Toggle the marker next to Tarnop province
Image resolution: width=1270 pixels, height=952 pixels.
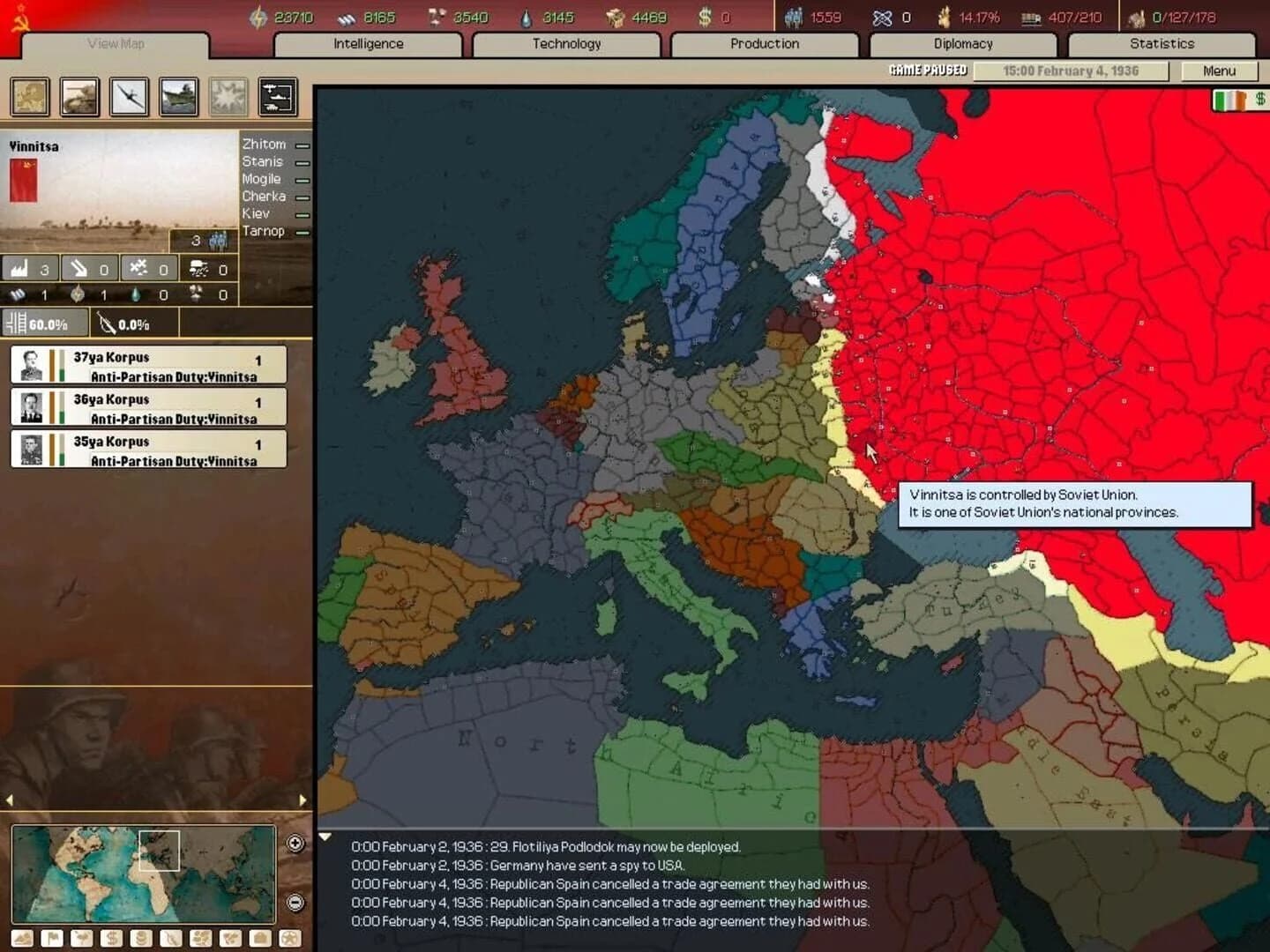[302, 231]
